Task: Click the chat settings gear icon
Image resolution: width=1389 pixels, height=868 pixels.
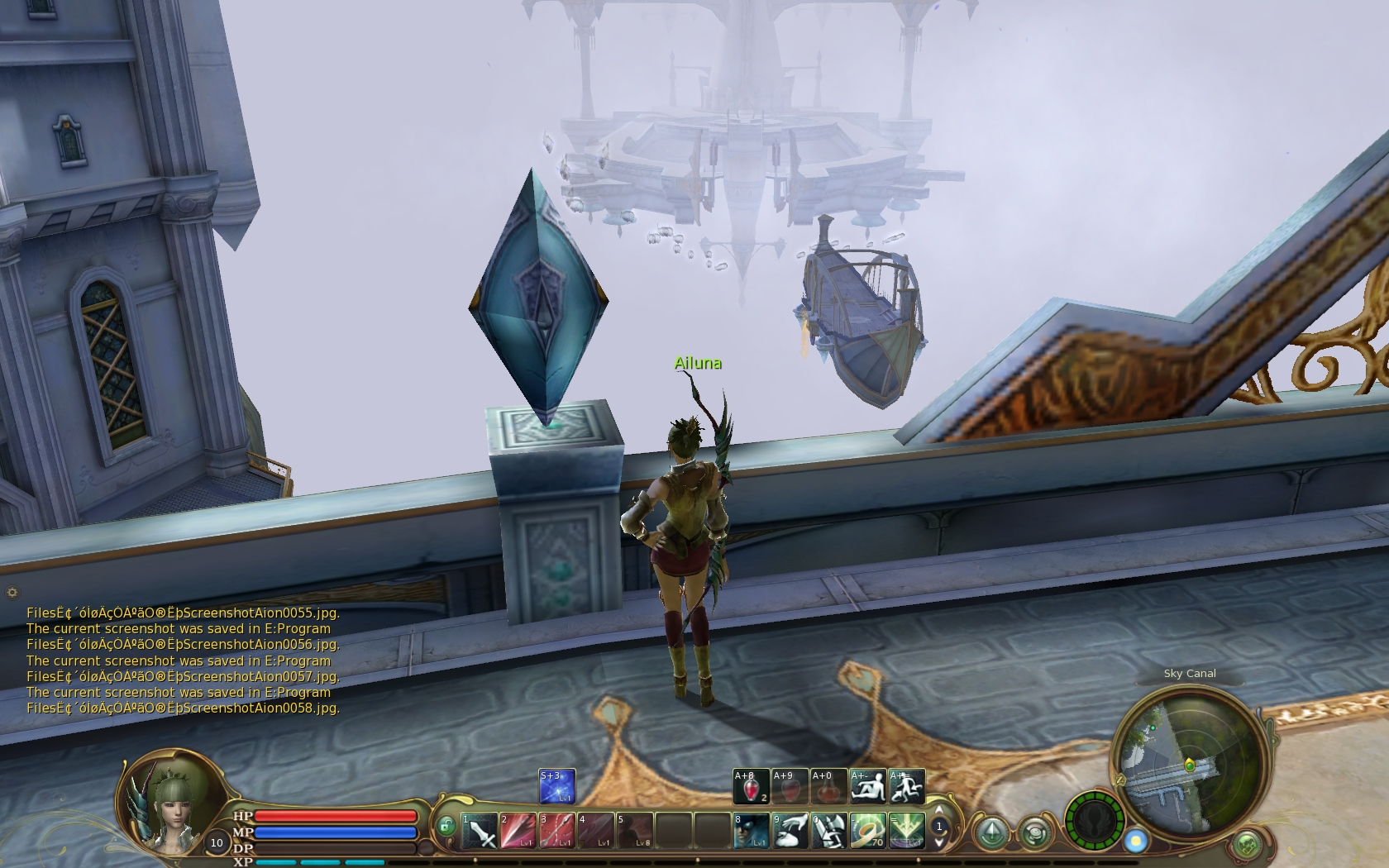Action: tap(12, 592)
